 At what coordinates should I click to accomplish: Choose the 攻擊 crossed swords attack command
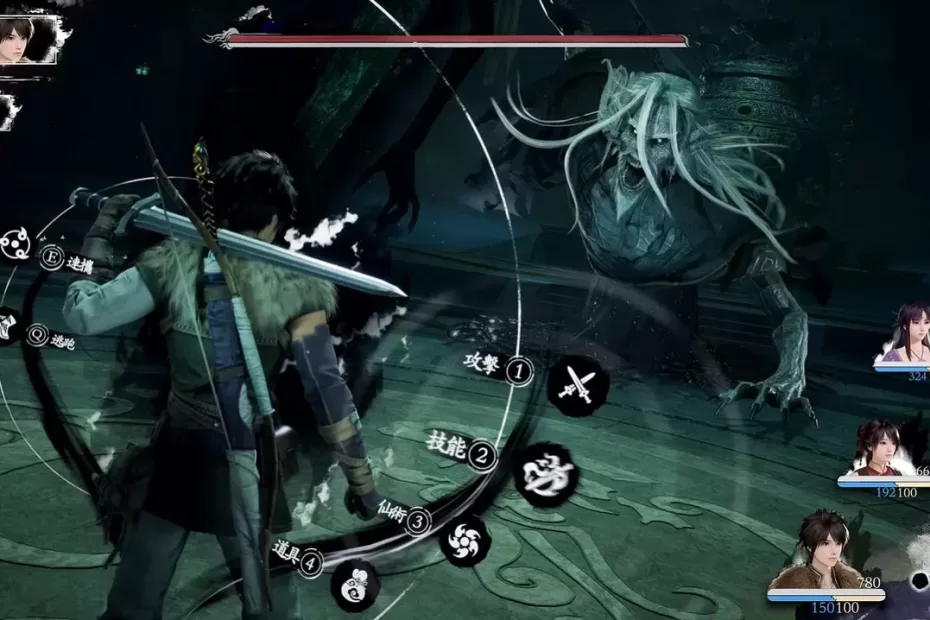pos(578,384)
